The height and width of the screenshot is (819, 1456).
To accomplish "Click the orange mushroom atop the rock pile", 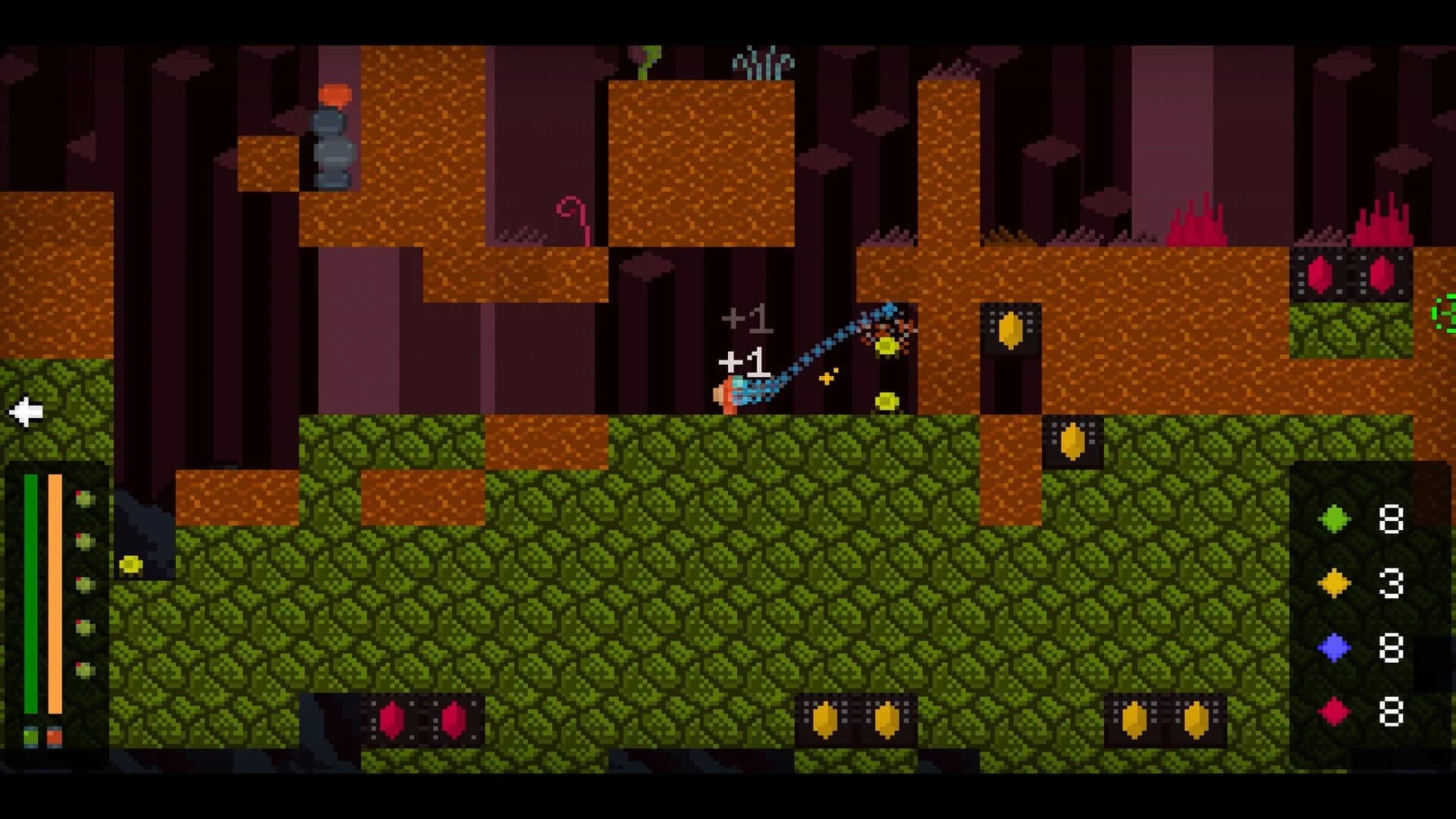I will (x=334, y=95).
